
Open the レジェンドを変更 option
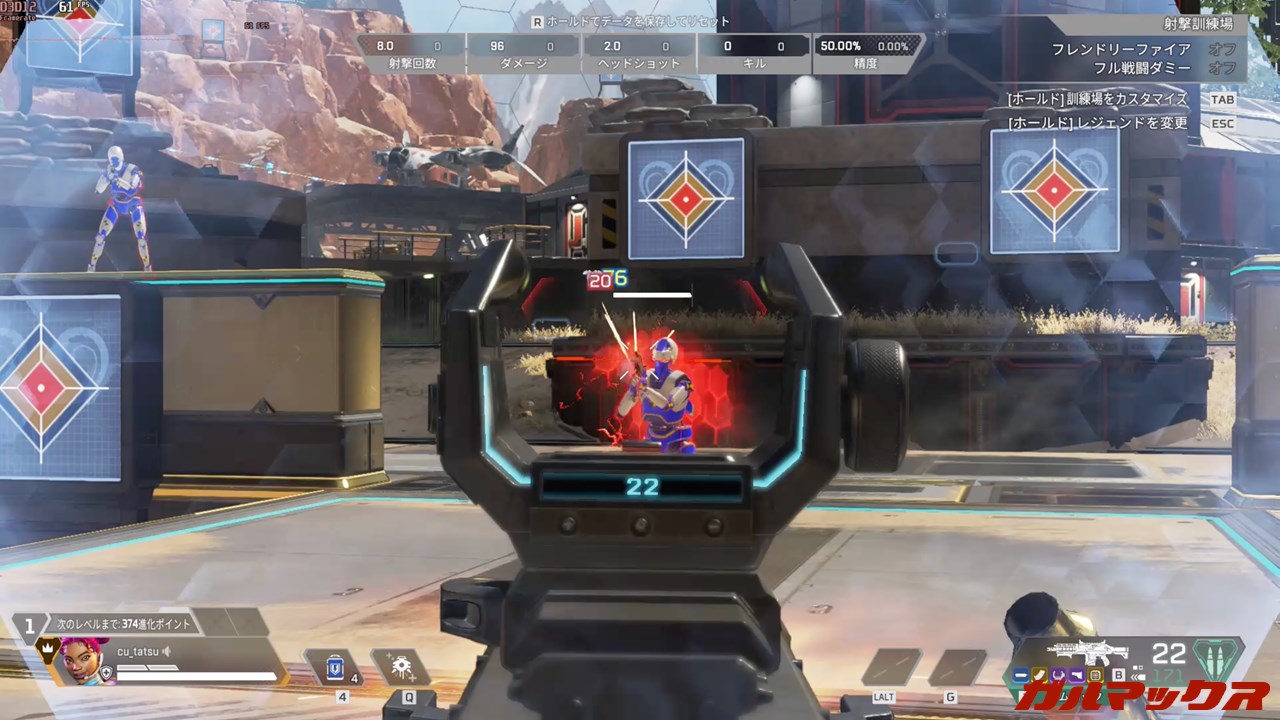click(1097, 123)
